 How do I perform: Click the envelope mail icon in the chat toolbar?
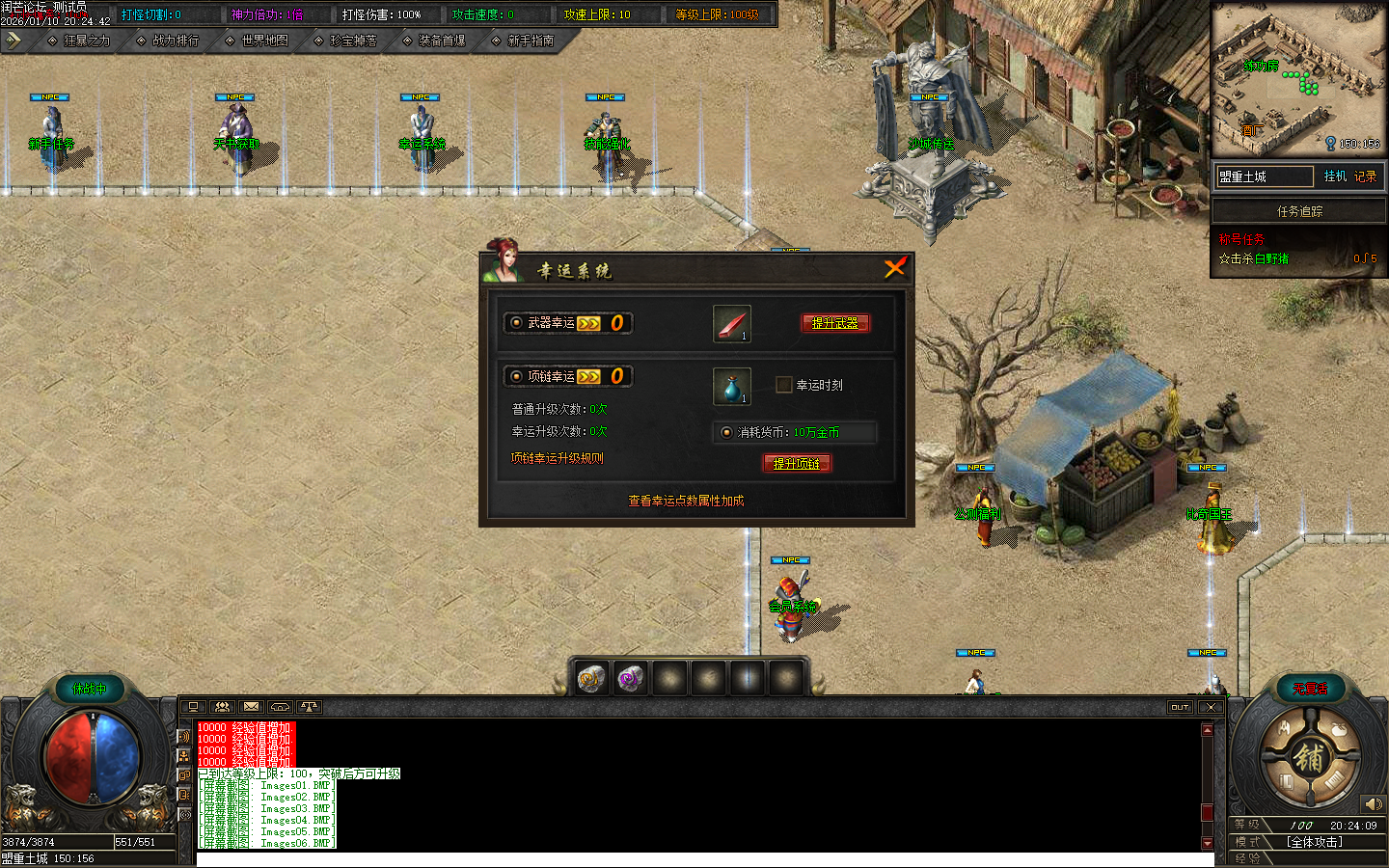(251, 707)
